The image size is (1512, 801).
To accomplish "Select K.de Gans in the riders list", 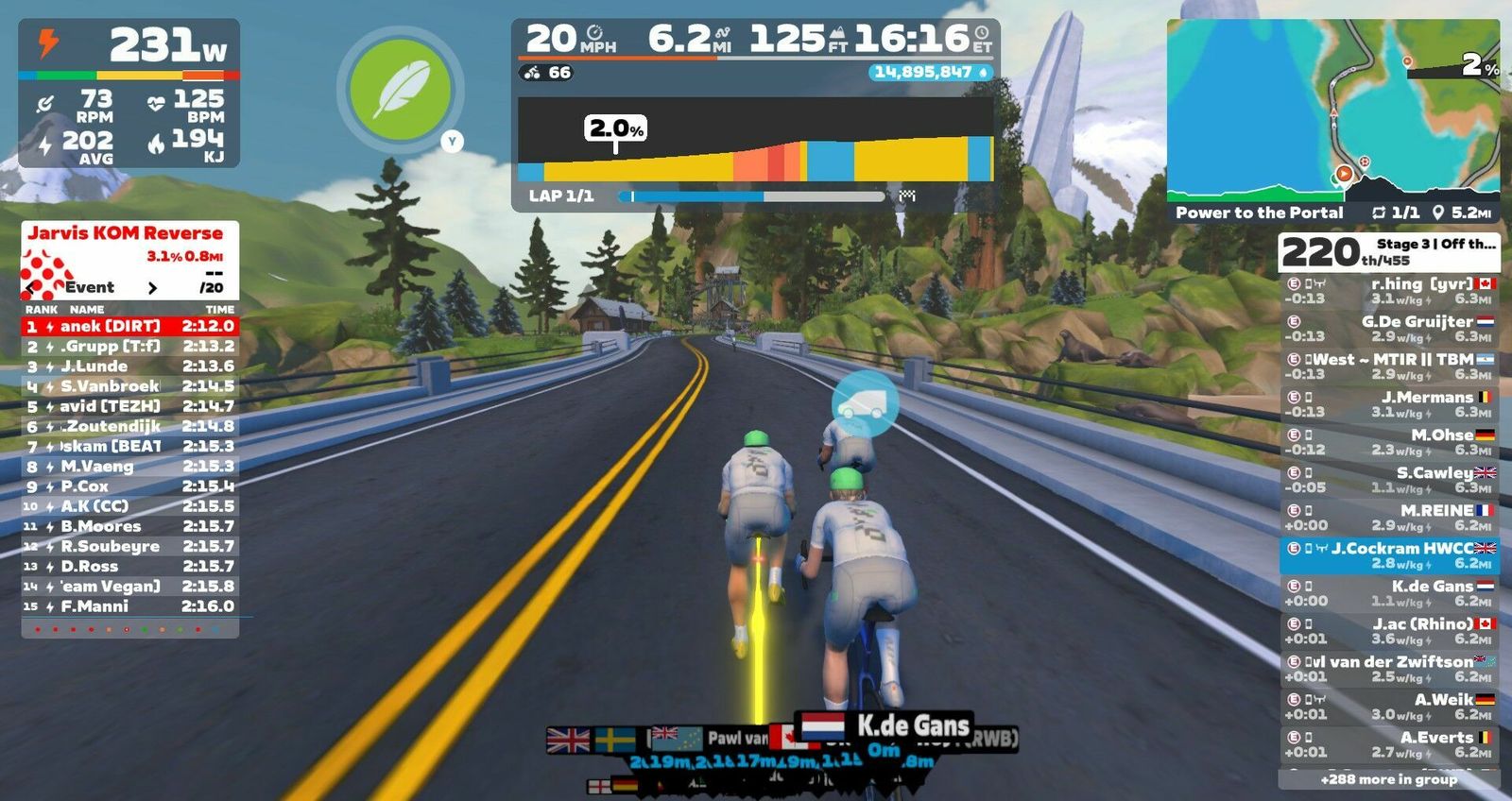I will tap(1389, 592).
